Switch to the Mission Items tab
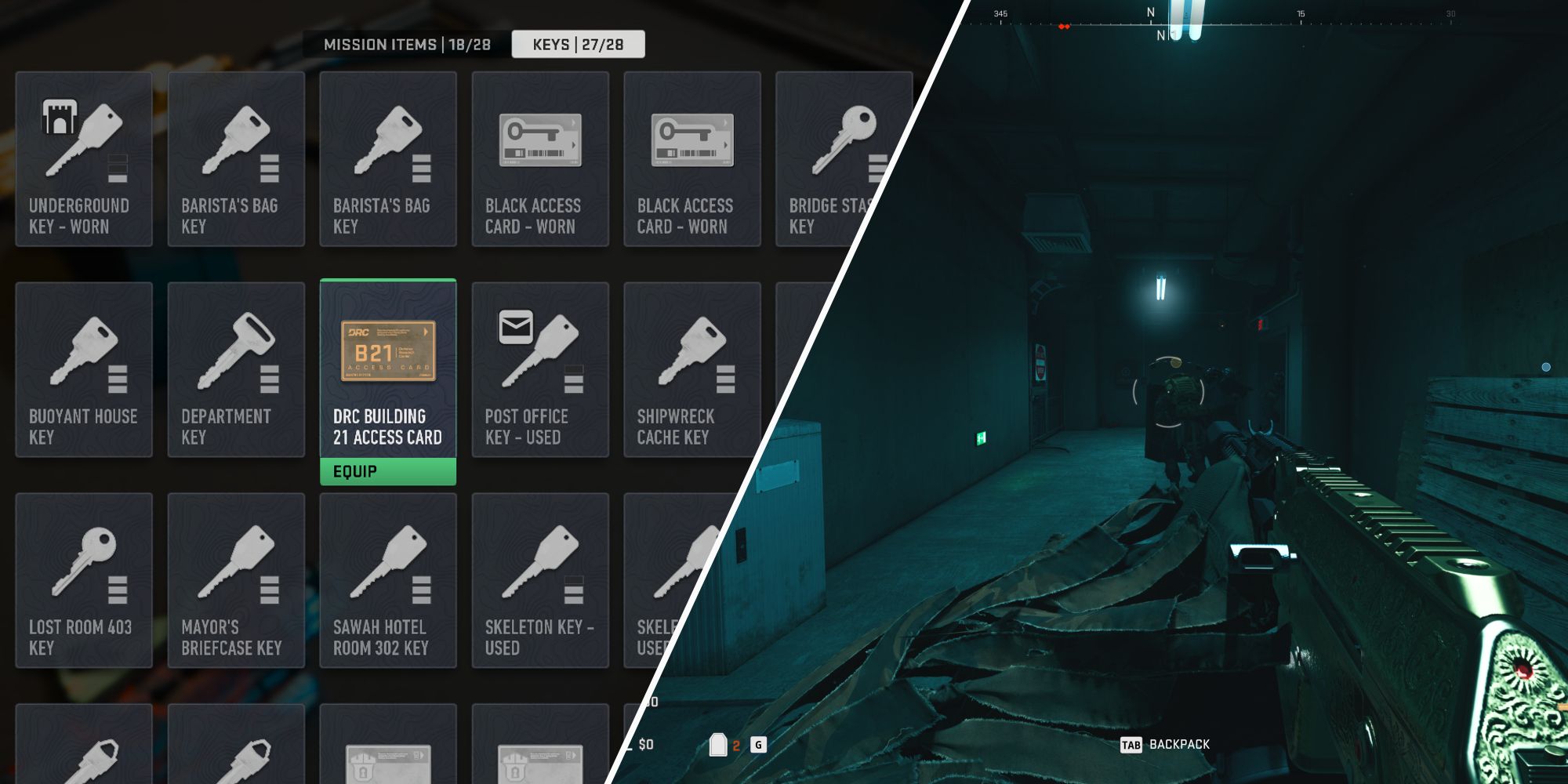1568x784 pixels. (x=408, y=45)
